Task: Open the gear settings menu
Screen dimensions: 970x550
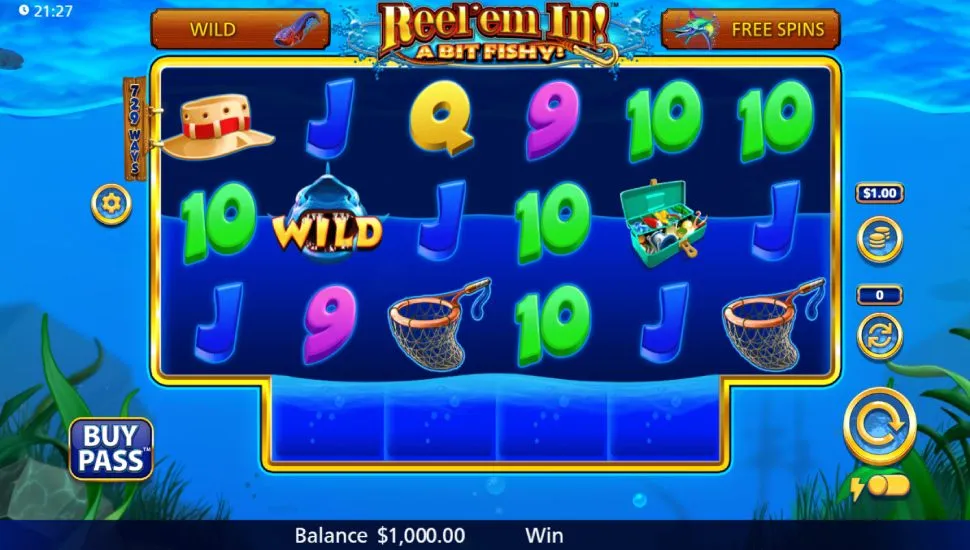Action: (x=110, y=205)
